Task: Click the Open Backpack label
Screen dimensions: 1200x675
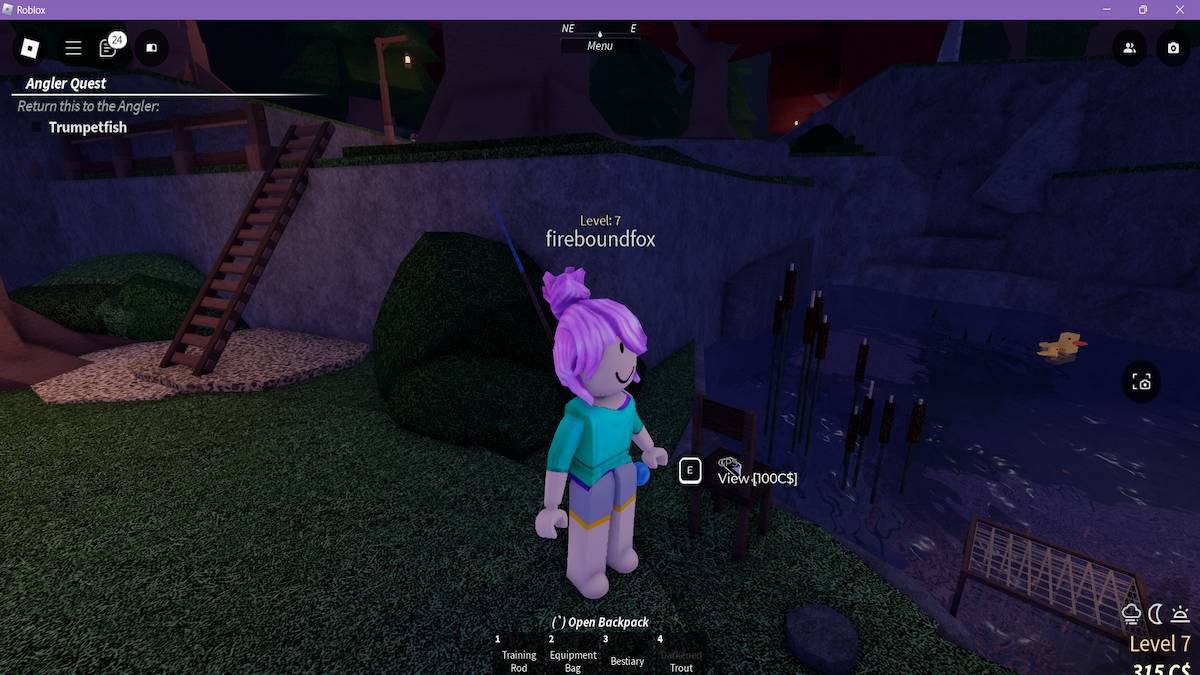Action: coord(600,622)
